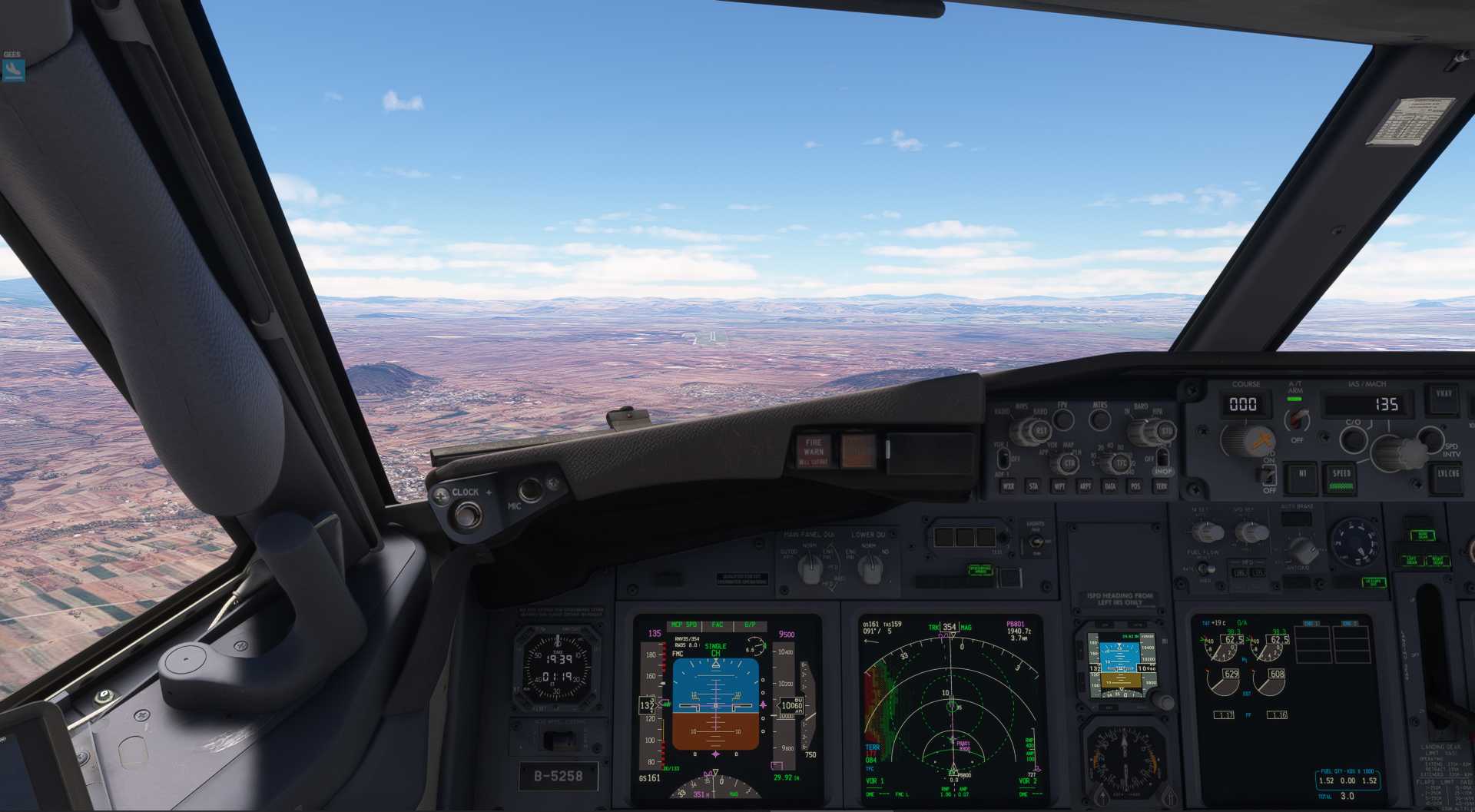1475x812 pixels.
Task: Toggle the WPT map button
Action: 1059,486
